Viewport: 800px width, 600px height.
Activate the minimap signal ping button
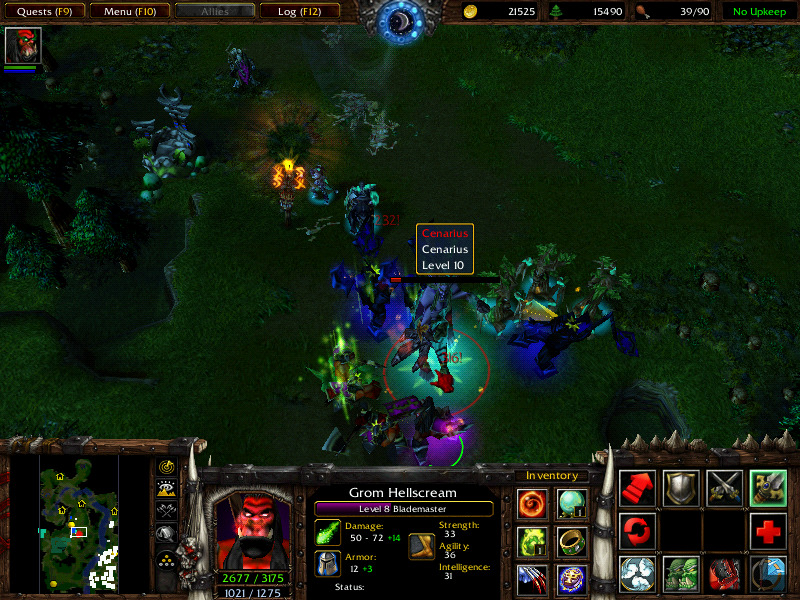tap(167, 467)
